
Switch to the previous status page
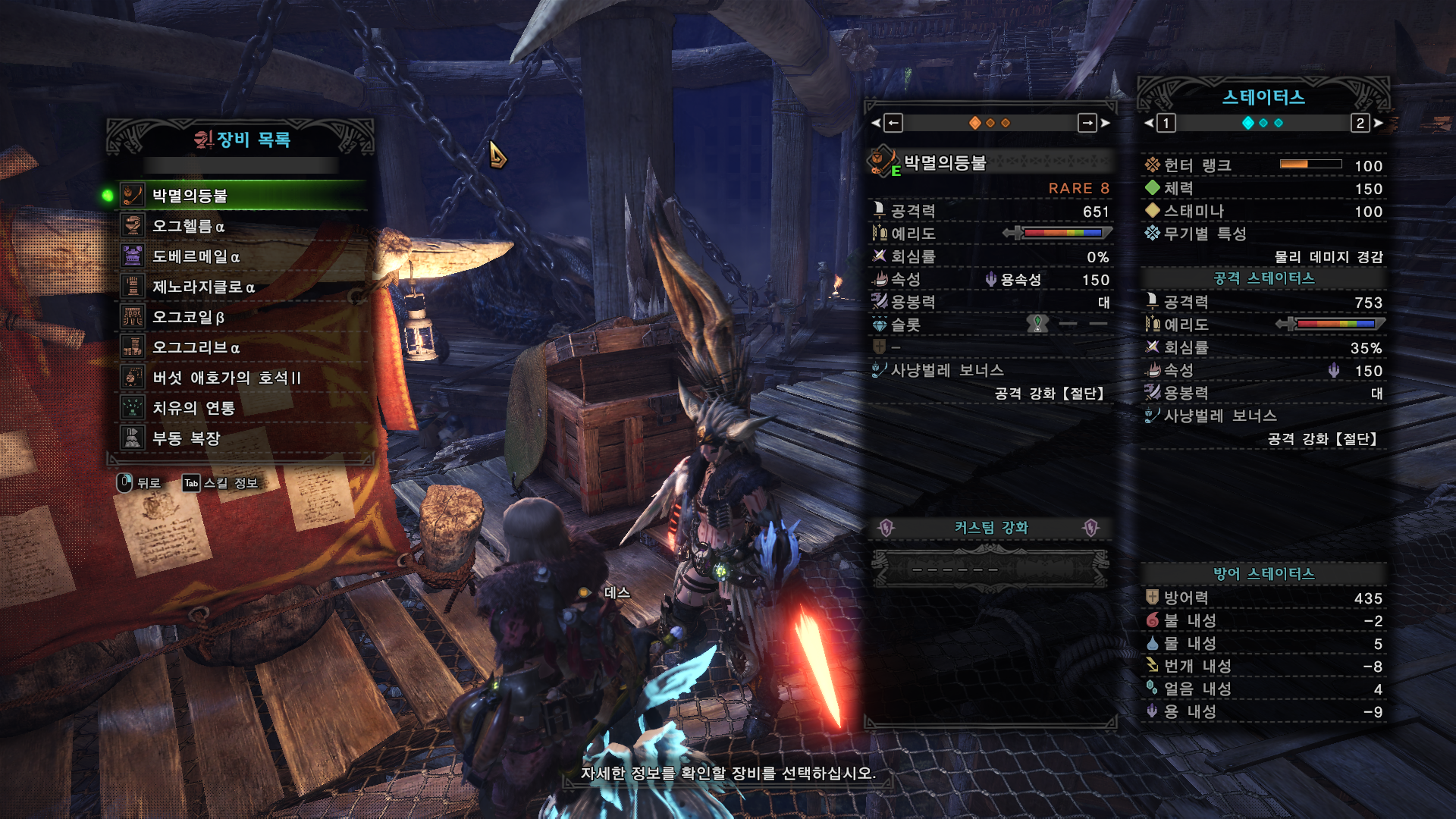click(1166, 123)
